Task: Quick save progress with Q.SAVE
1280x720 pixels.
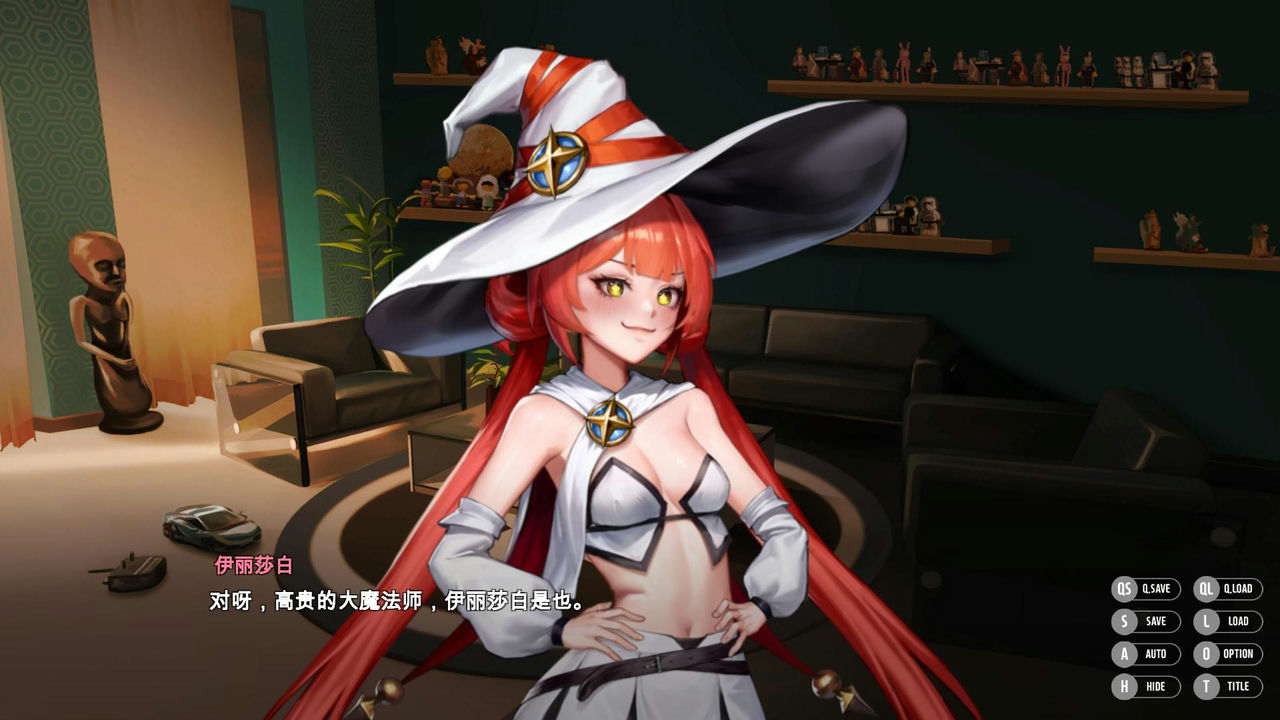Action: point(1156,589)
